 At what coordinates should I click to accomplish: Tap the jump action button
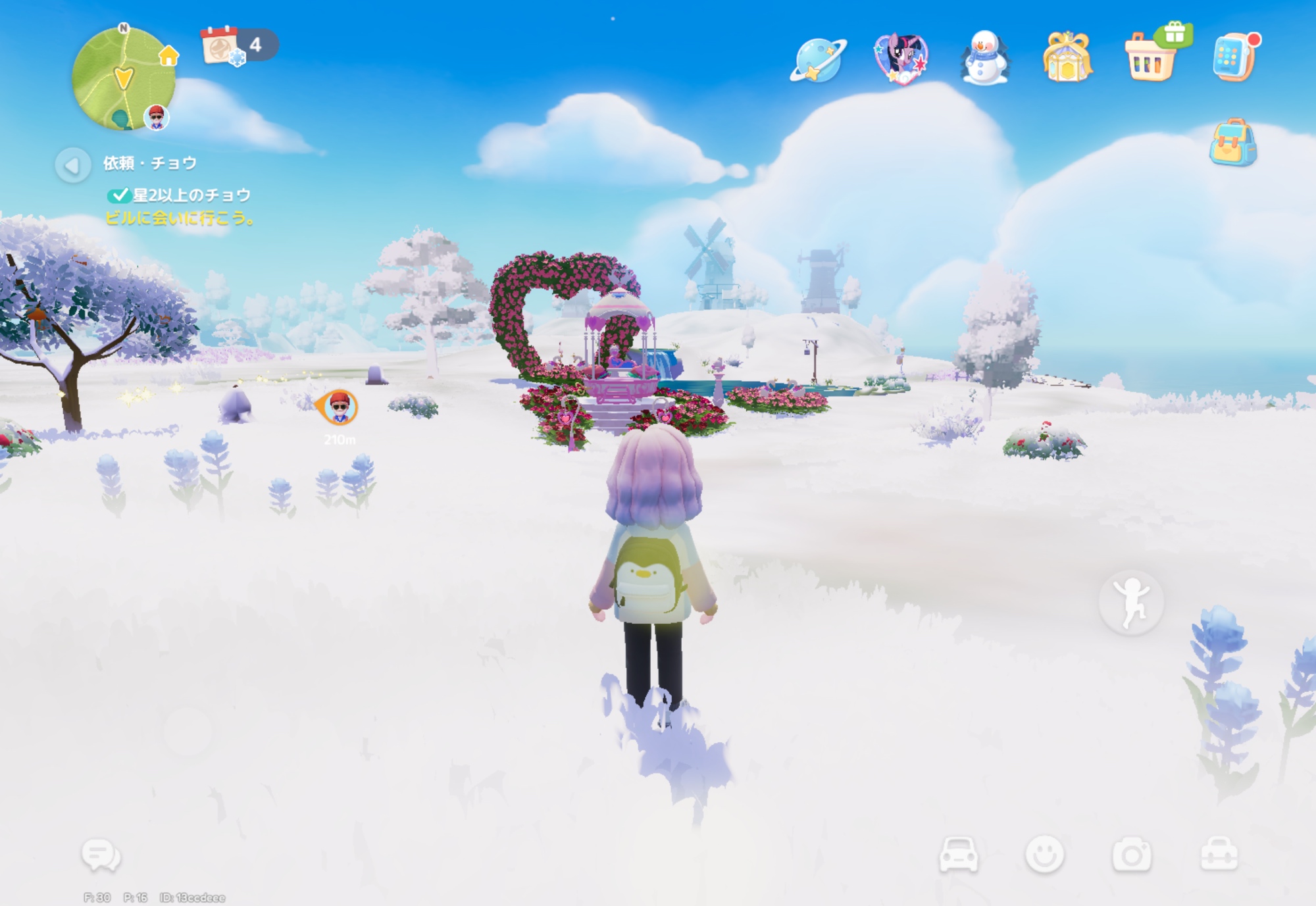(1131, 602)
